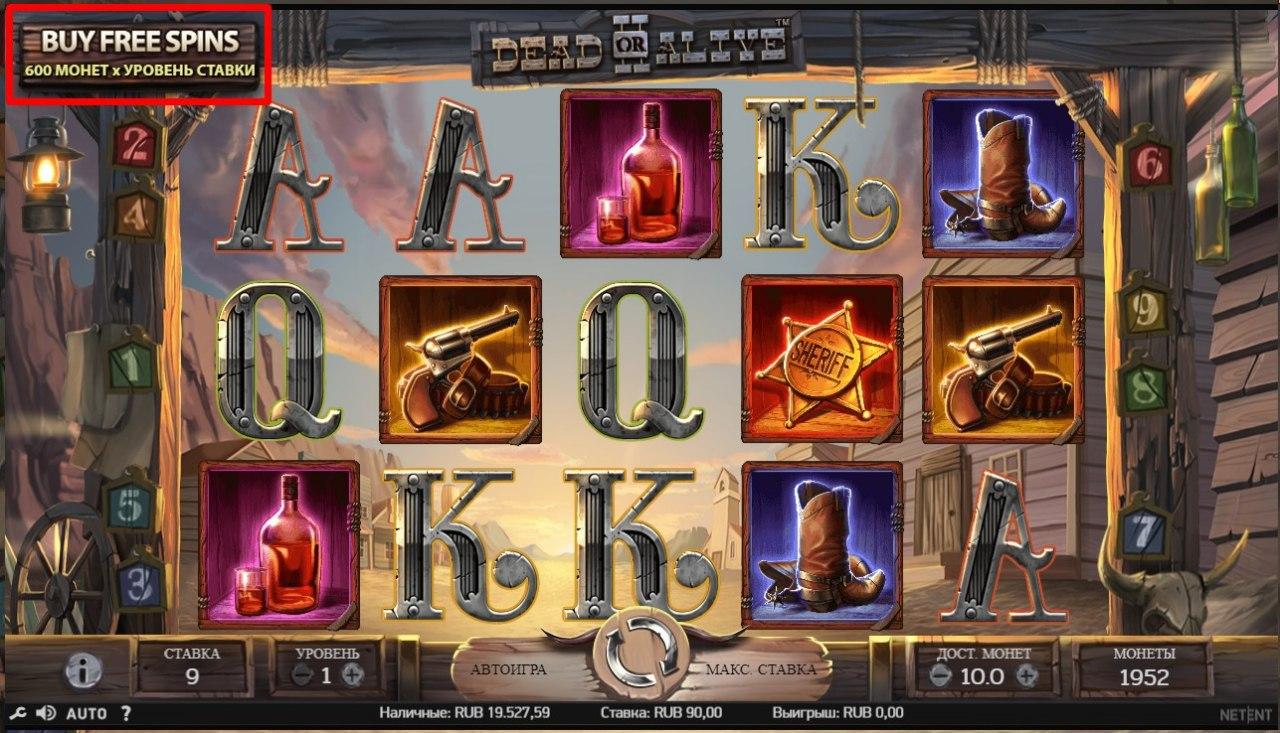Set the maximum bet with Макс. Ставка

[760, 669]
